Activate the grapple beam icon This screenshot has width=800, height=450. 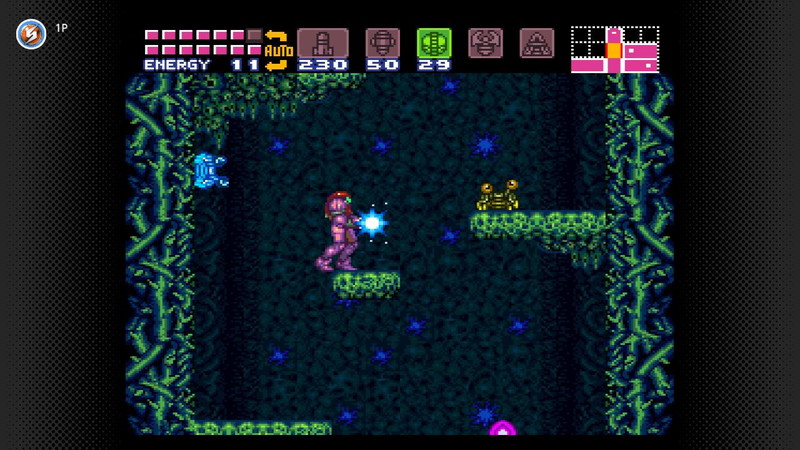[x=485, y=43]
